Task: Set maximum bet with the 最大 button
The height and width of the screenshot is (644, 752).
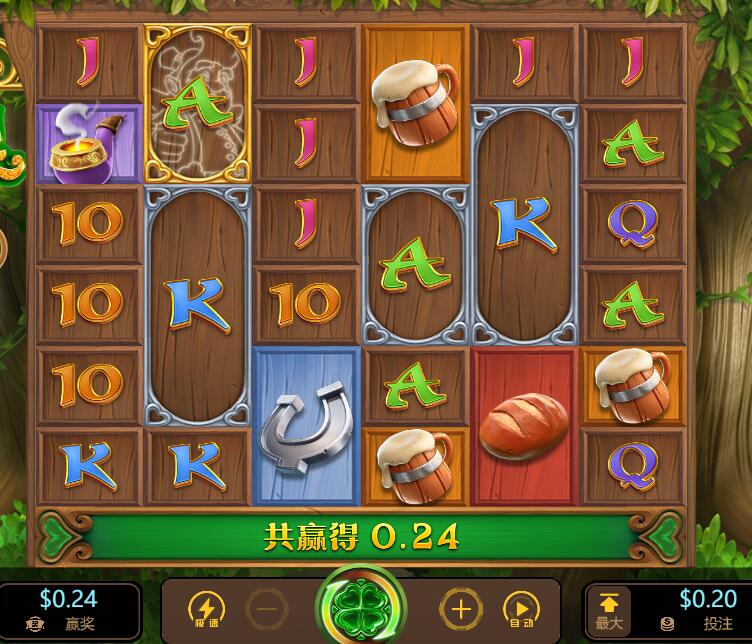Action: coord(609,610)
